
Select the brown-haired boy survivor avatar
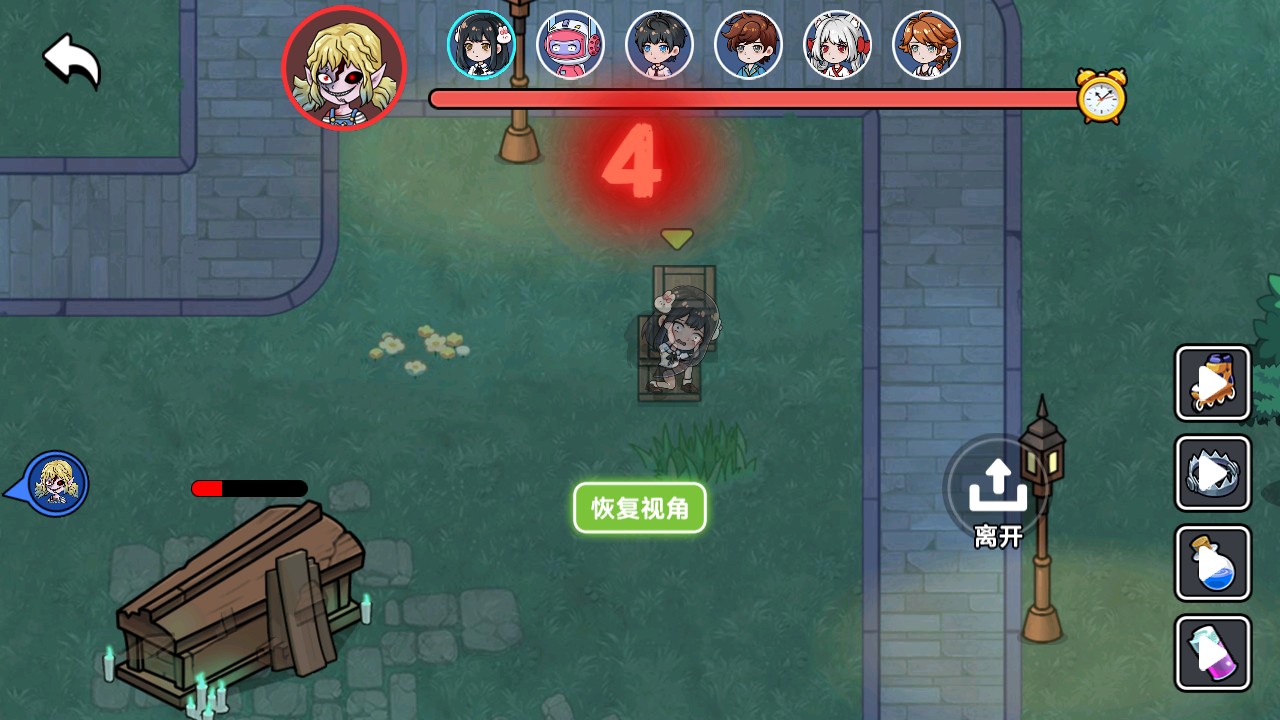pos(749,44)
